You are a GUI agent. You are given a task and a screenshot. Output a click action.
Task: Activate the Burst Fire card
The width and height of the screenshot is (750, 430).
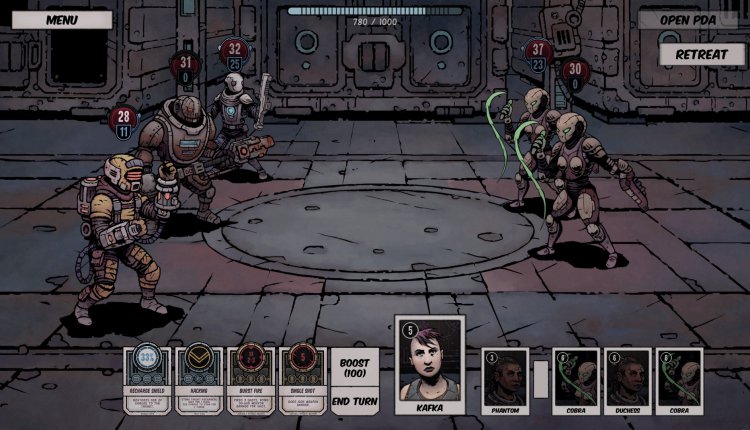coord(250,380)
